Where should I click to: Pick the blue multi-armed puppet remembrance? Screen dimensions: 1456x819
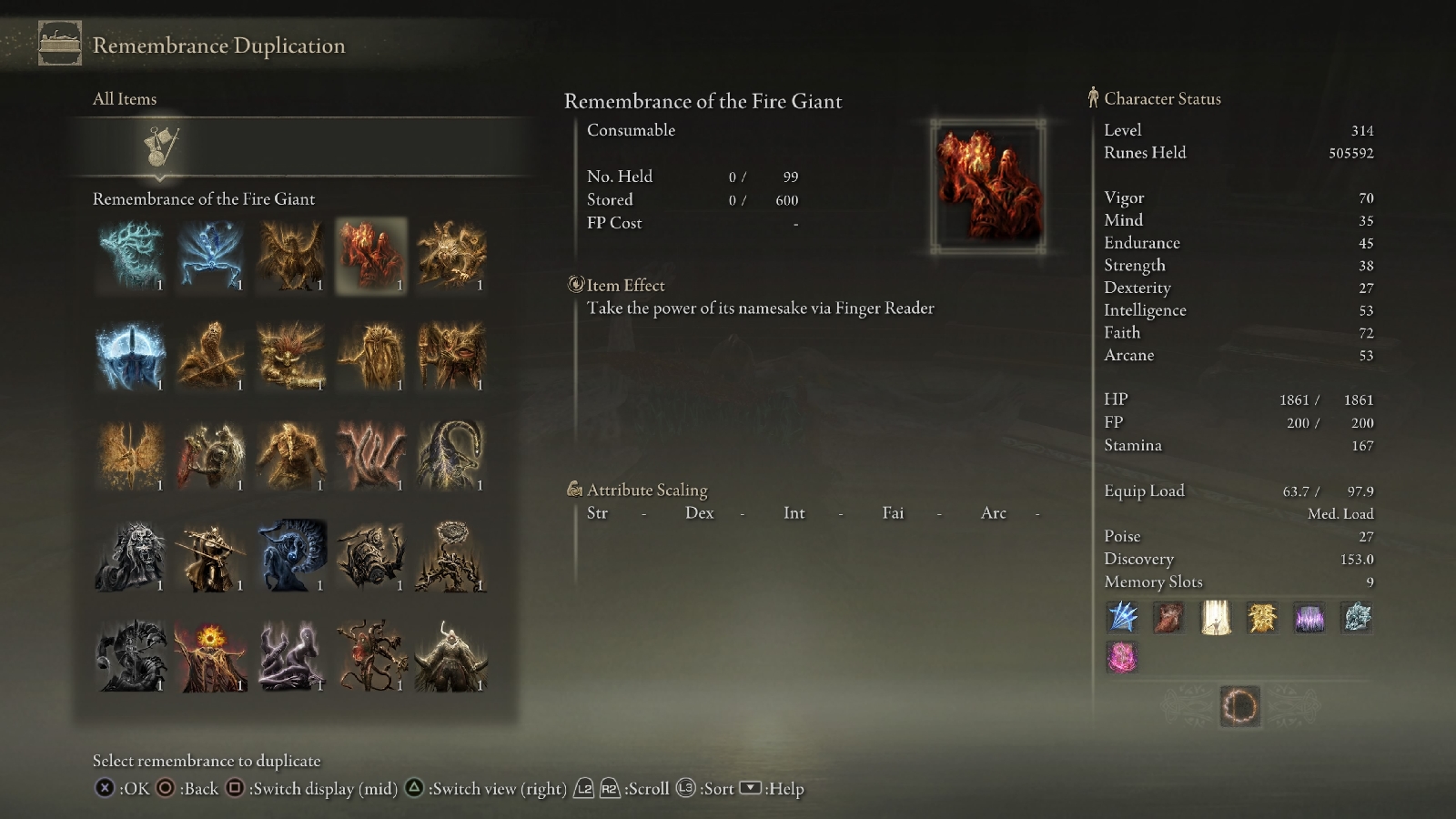pos(210,256)
